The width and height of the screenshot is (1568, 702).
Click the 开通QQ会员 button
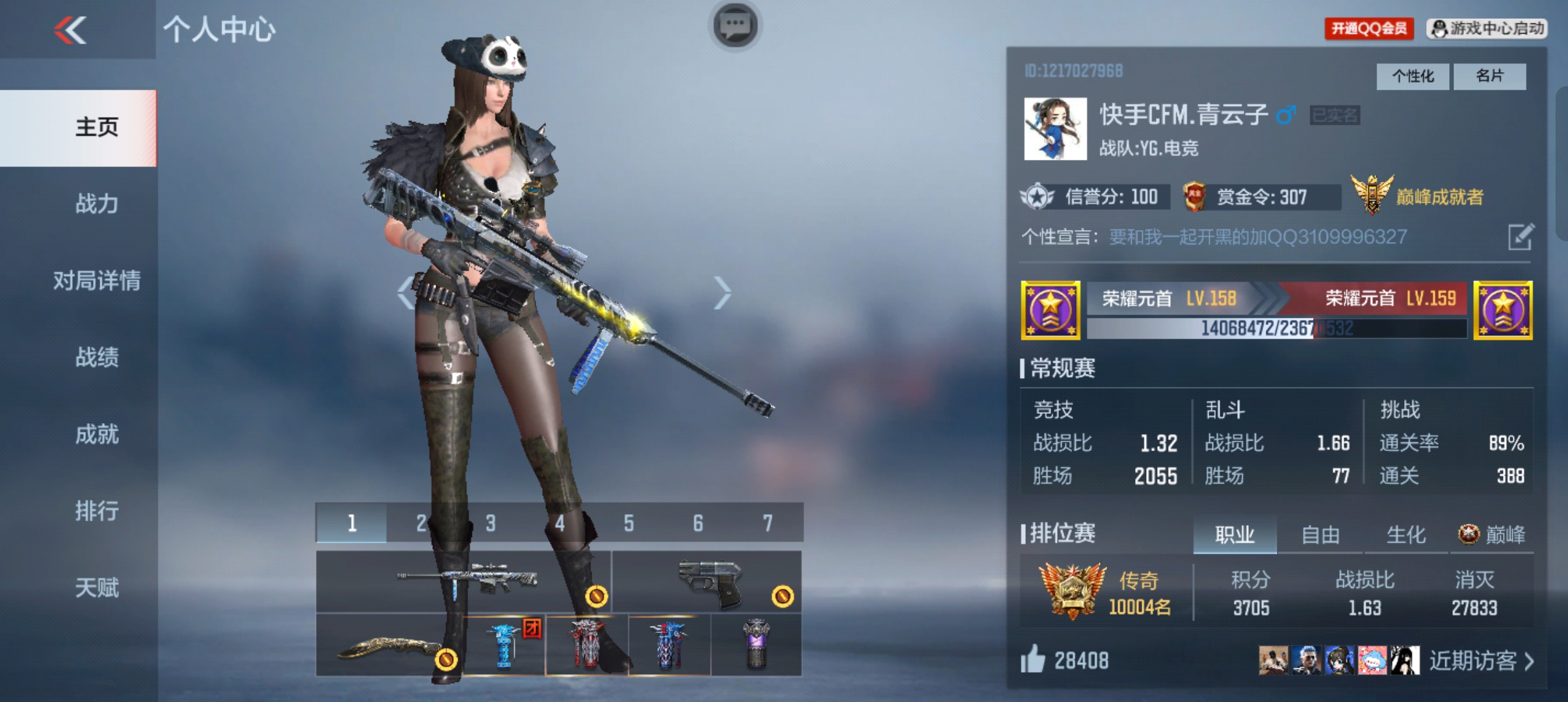(1368, 29)
